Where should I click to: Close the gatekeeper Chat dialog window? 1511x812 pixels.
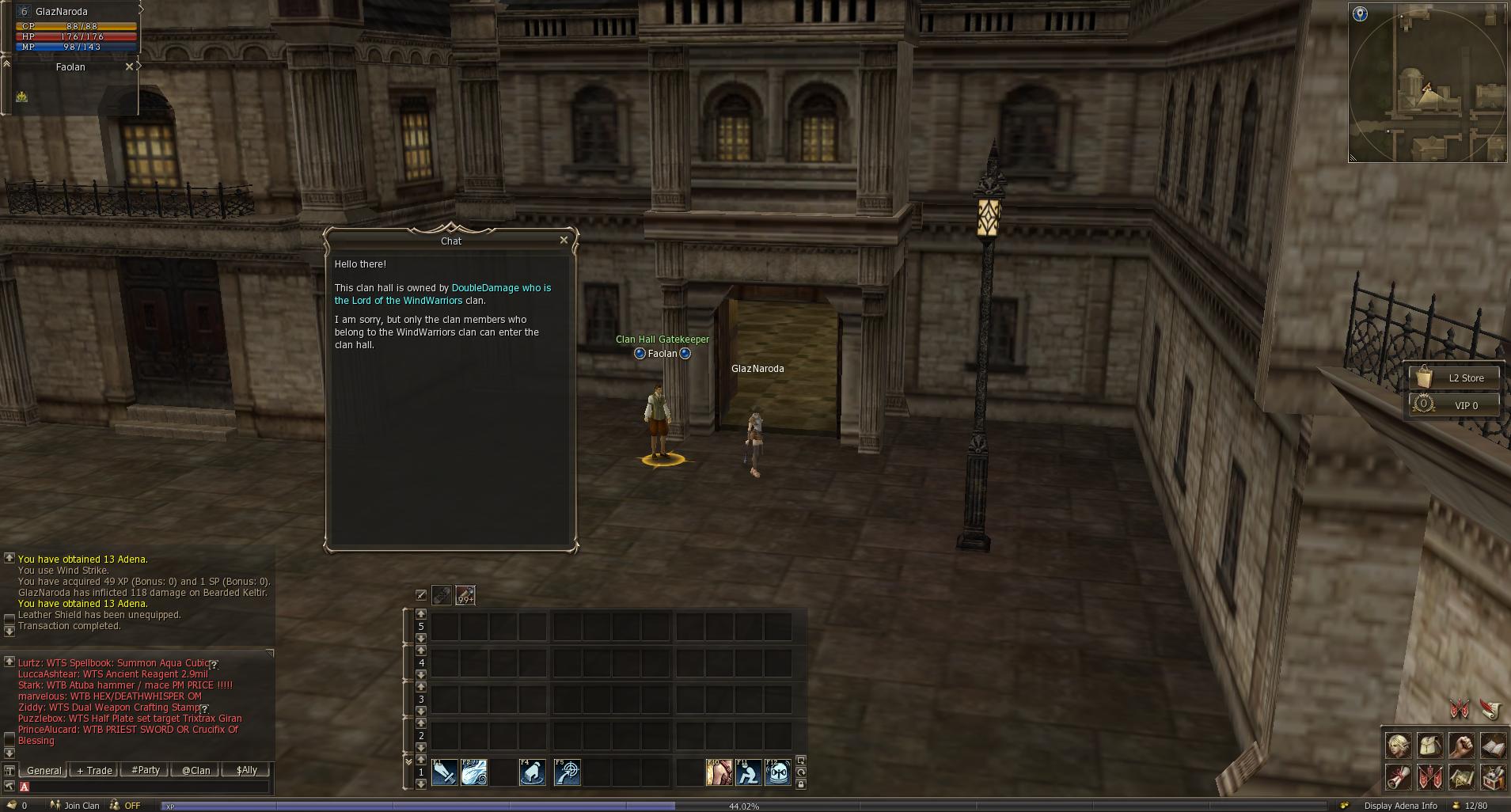pos(564,240)
